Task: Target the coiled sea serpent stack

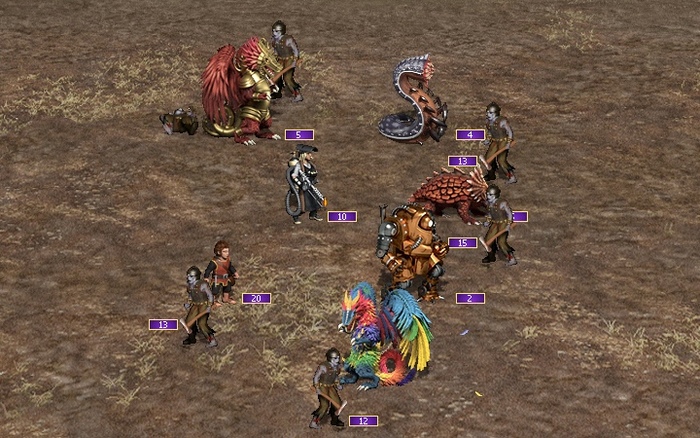Action: point(412,102)
